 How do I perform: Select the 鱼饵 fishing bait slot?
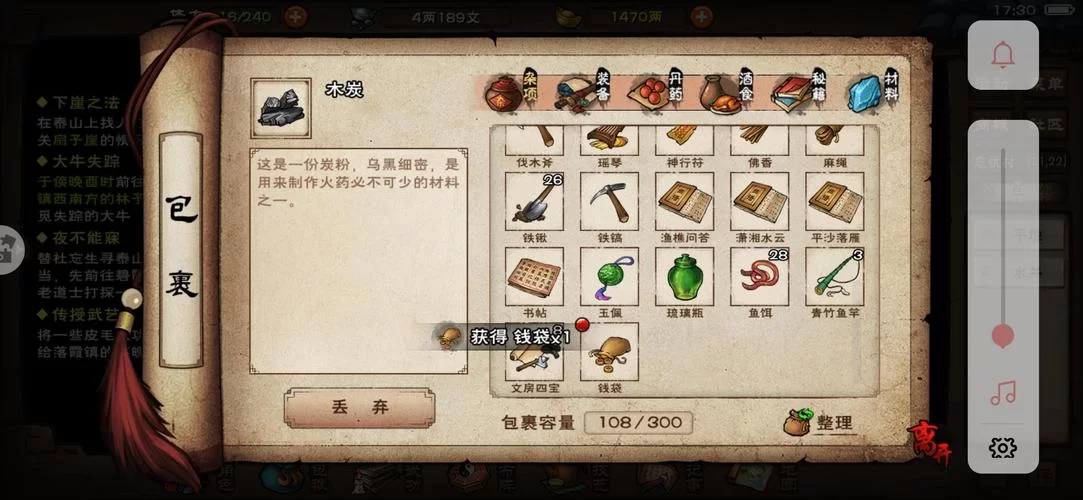click(759, 276)
